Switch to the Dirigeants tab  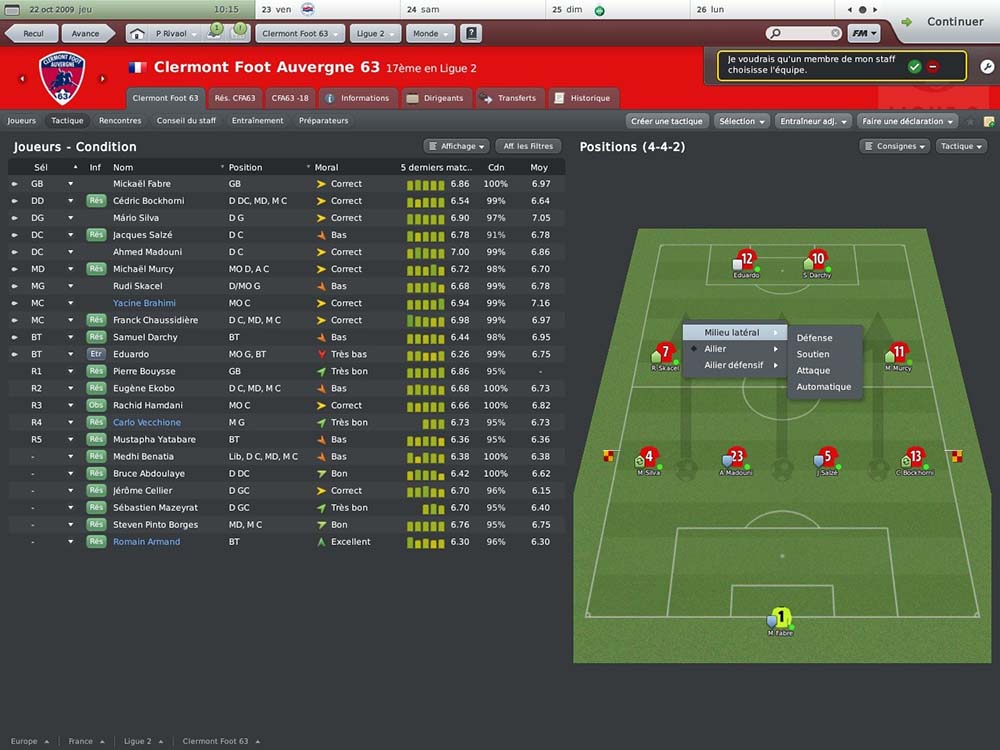click(435, 98)
